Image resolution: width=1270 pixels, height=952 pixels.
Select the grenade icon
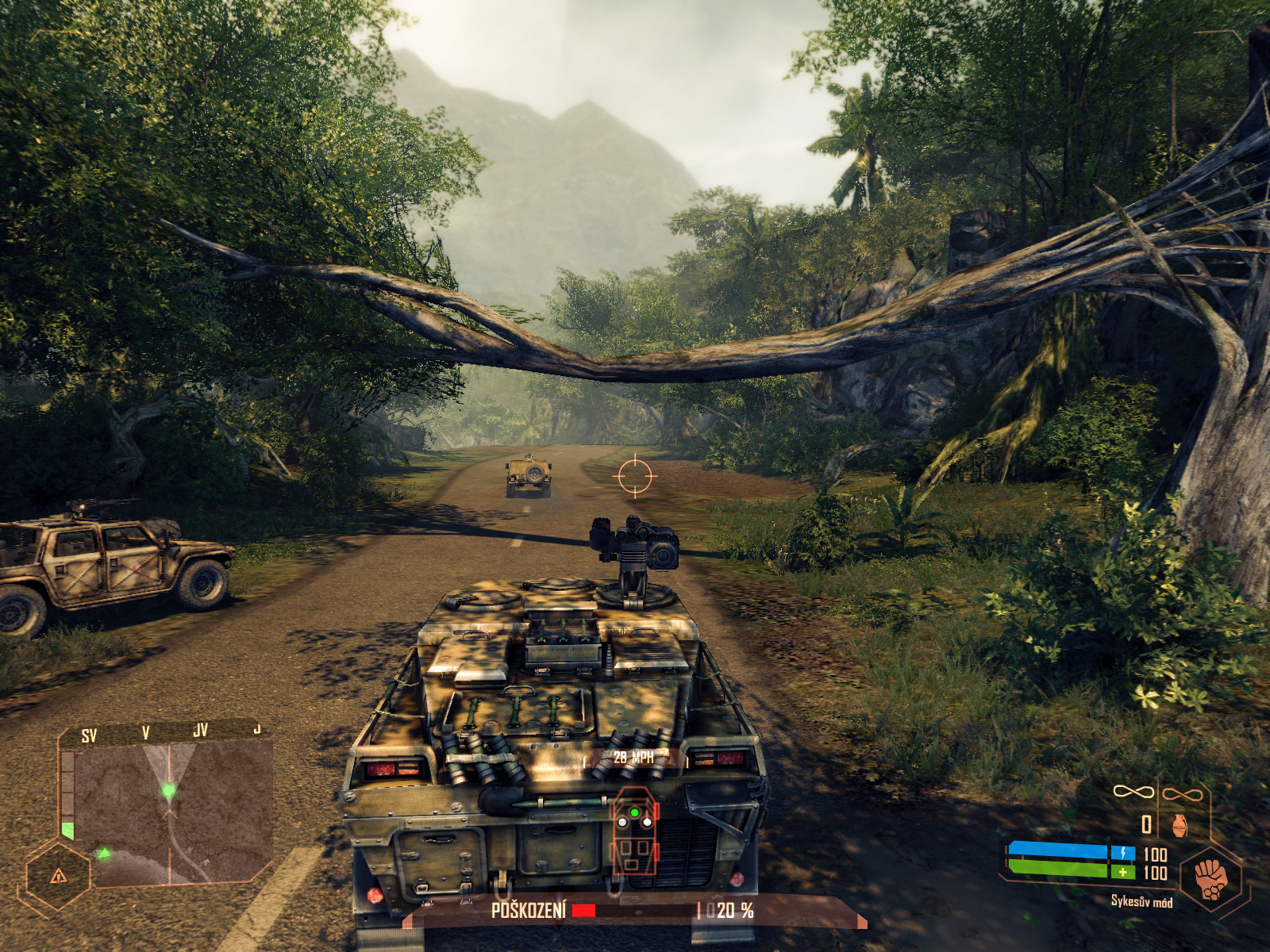[x=1180, y=825]
